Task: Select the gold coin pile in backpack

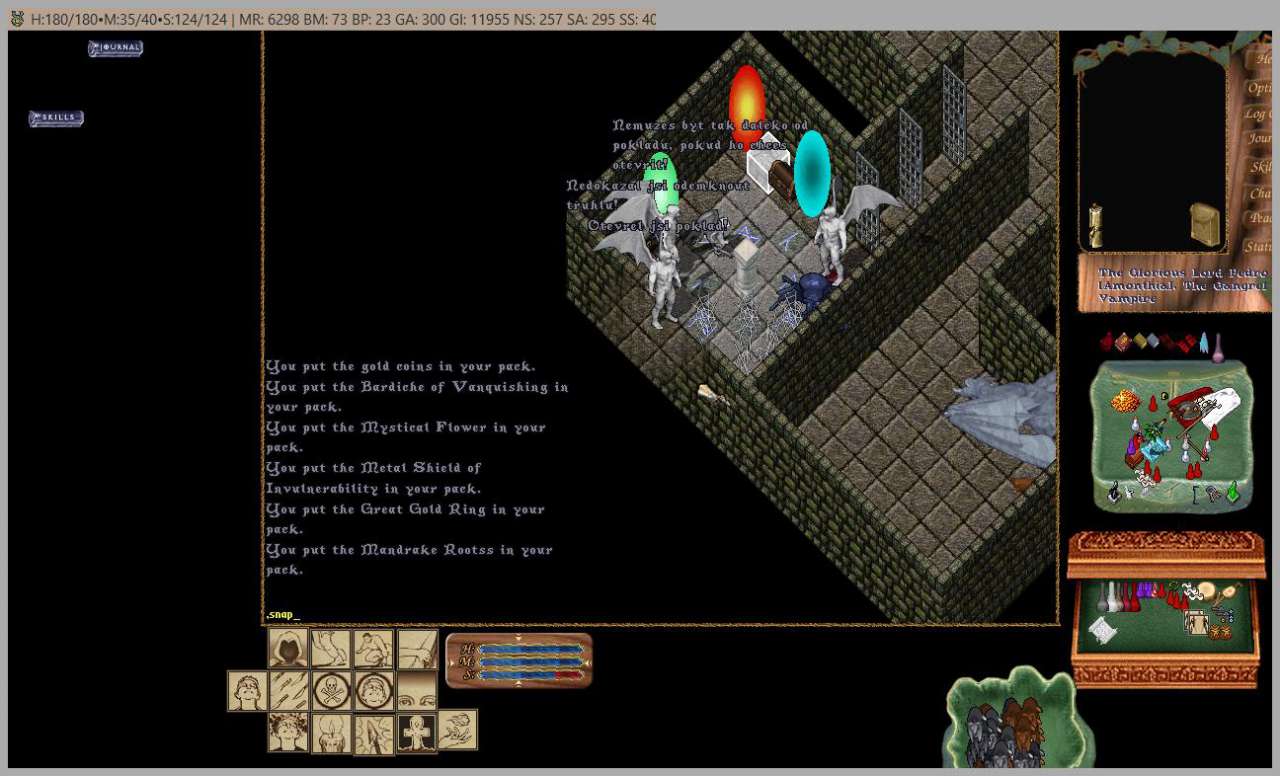Action: tap(1125, 402)
